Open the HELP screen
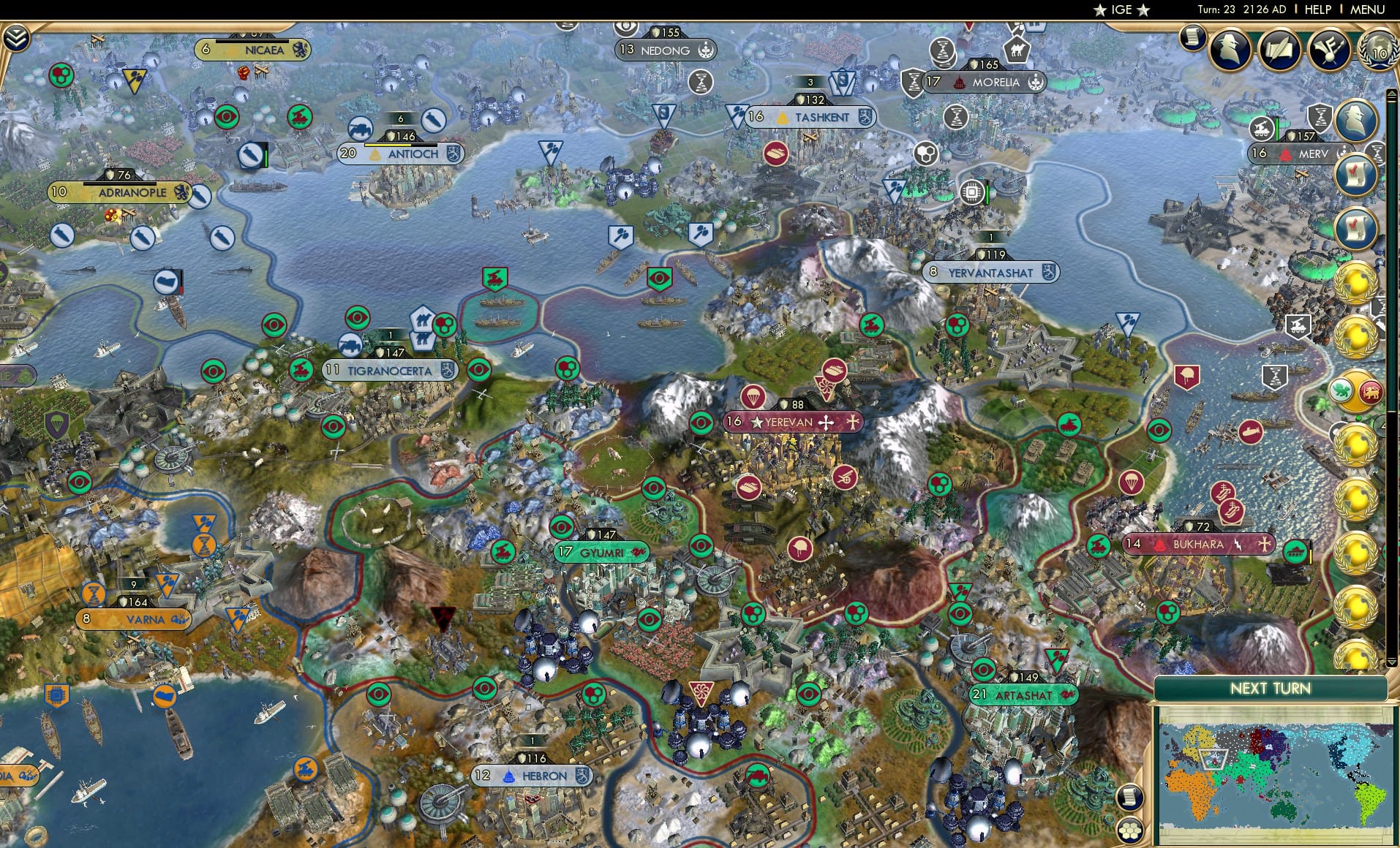This screenshot has width=1400, height=848. [1316, 10]
